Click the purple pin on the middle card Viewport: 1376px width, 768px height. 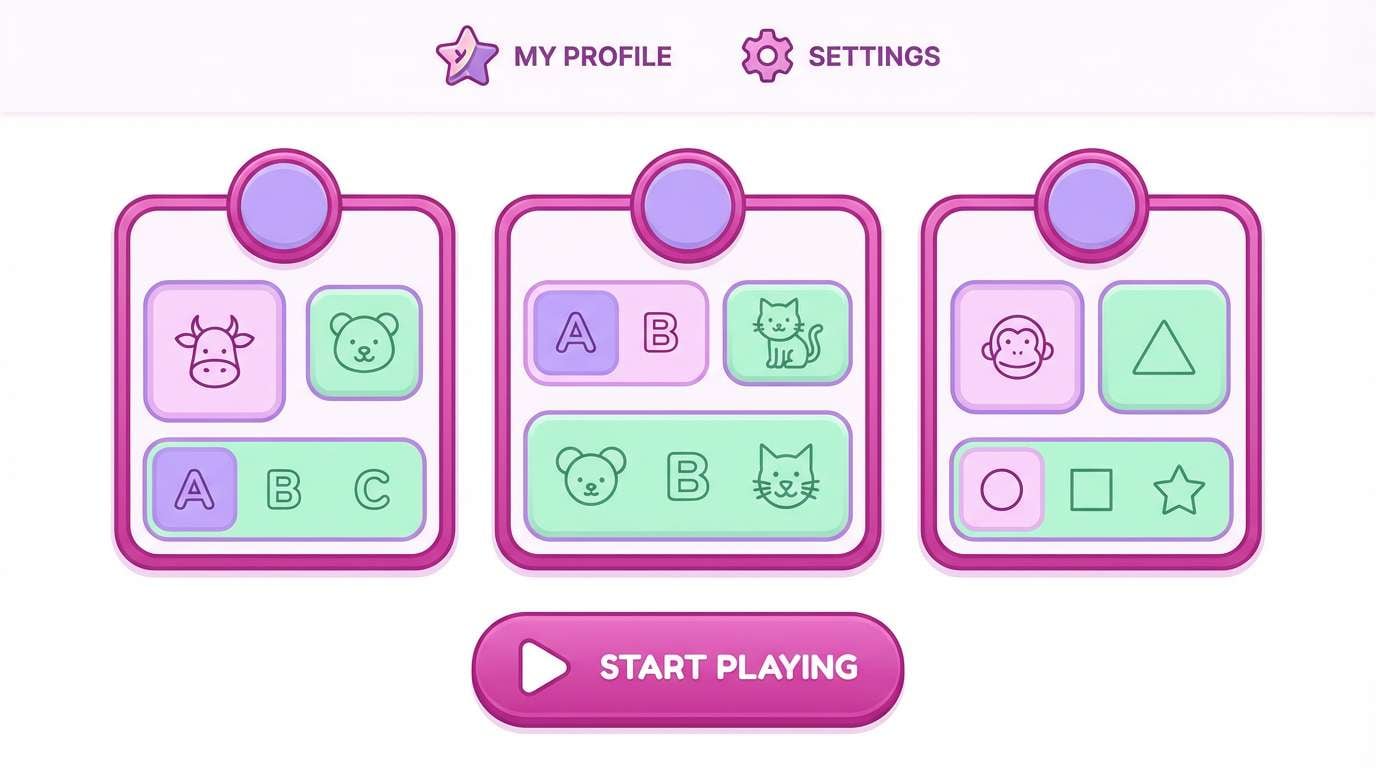[x=687, y=200]
